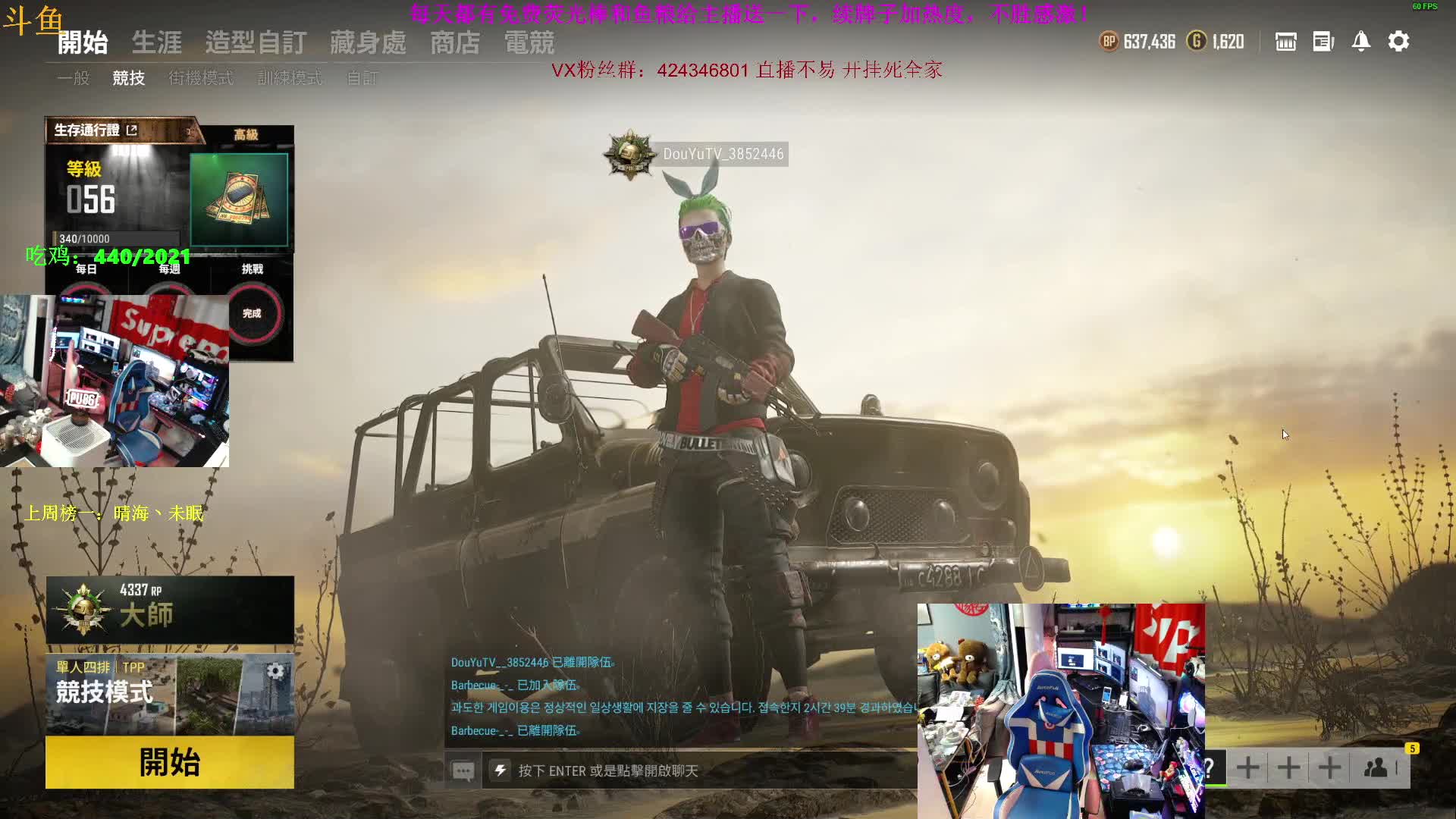Screen dimensions: 1456x819
Task: Click the chat input field
Action: 698,770
